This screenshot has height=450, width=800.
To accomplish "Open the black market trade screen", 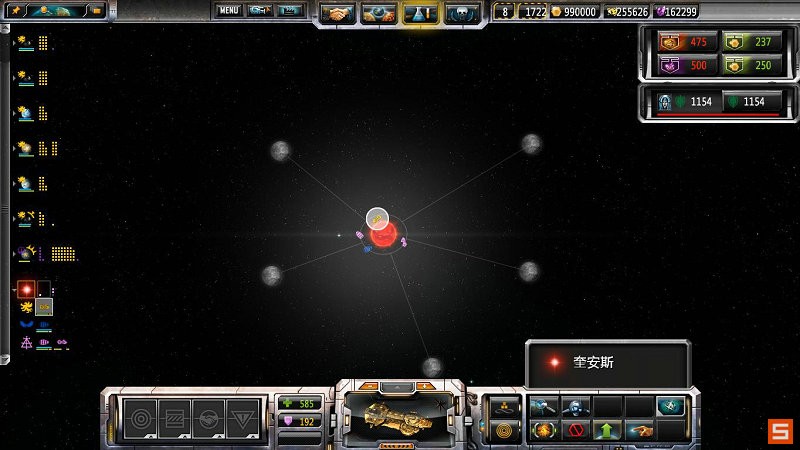I will pos(379,14).
